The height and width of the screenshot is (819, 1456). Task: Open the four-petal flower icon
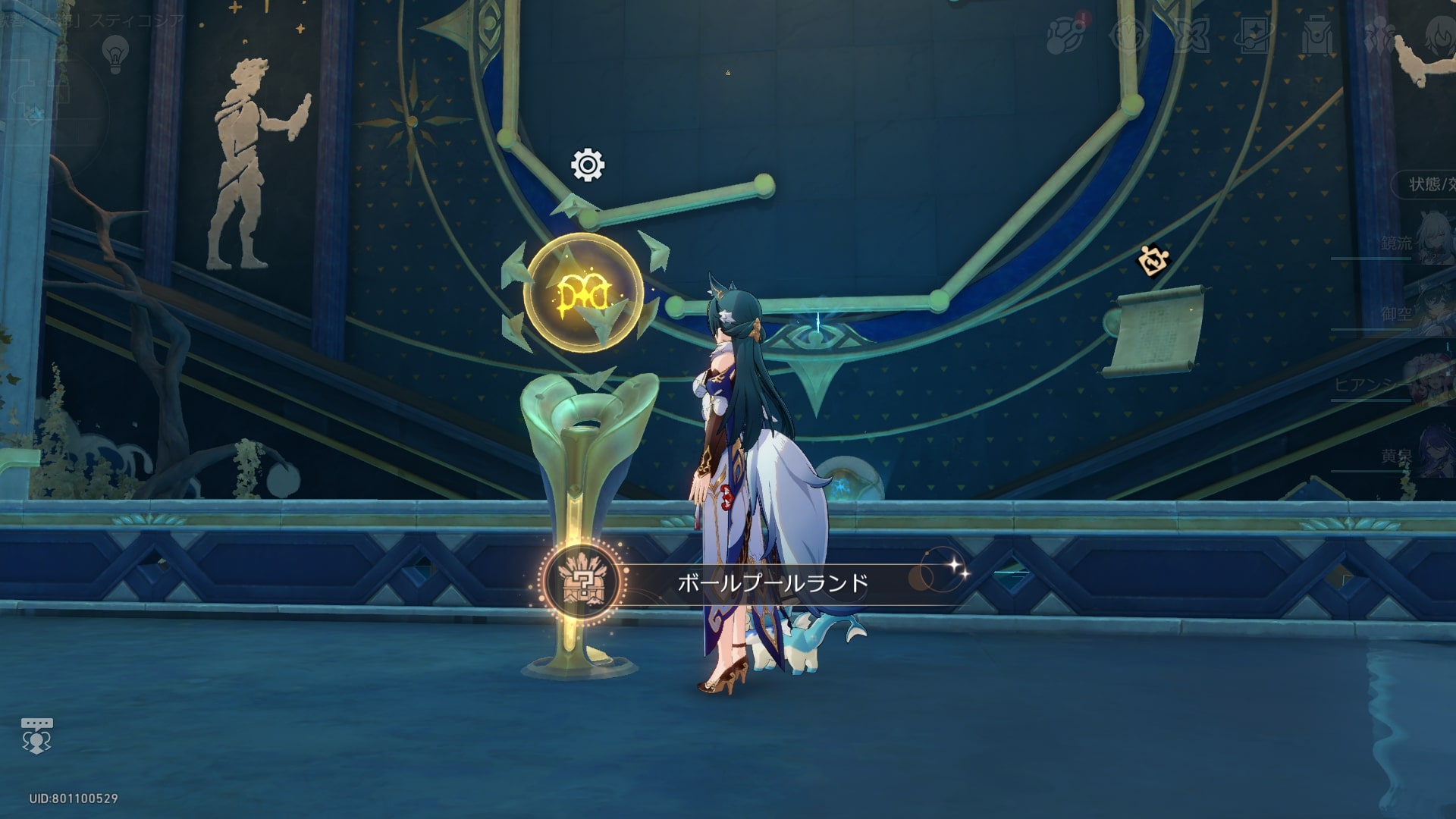pyautogui.click(x=1191, y=36)
